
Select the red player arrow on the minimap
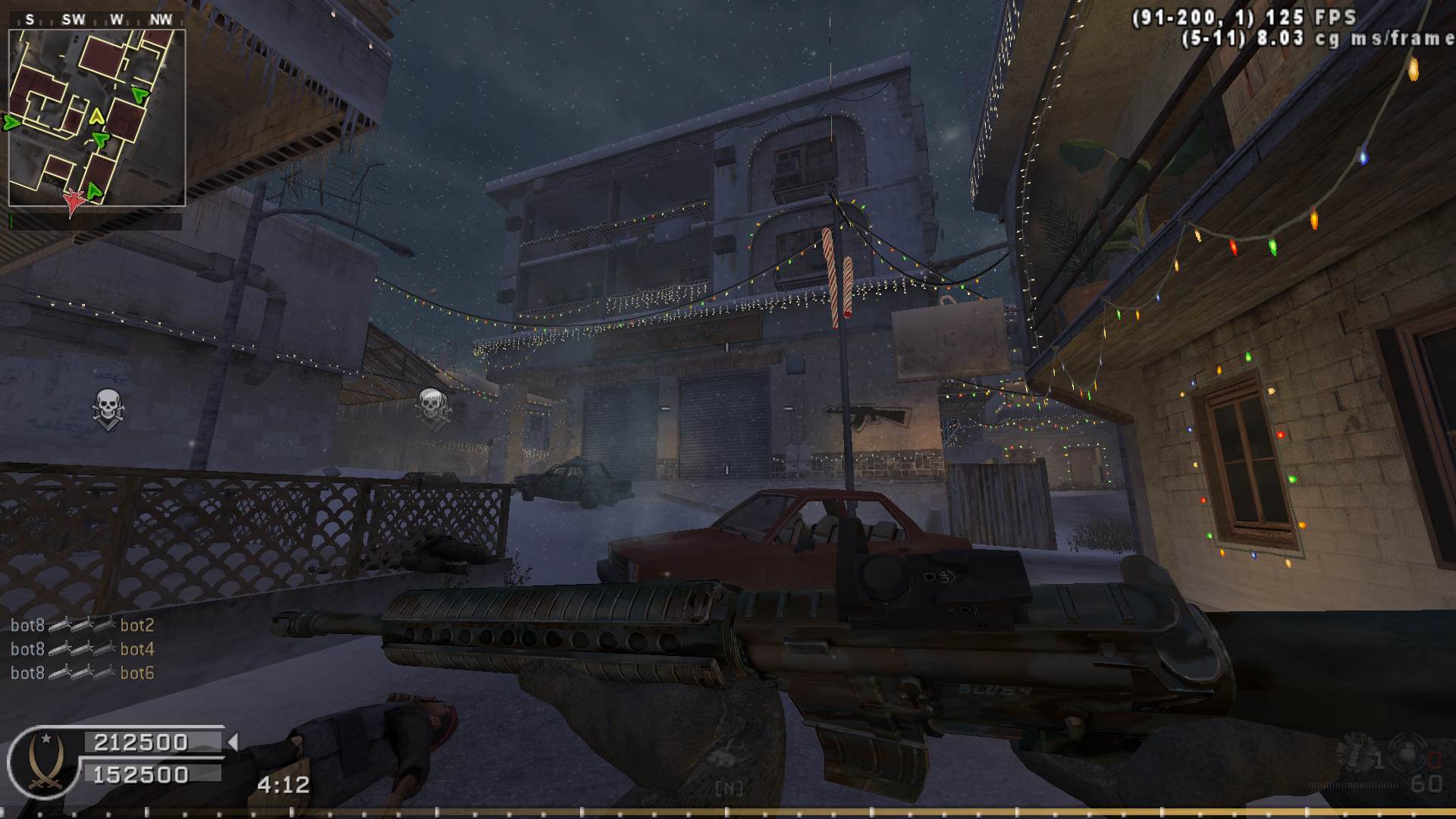point(74,201)
